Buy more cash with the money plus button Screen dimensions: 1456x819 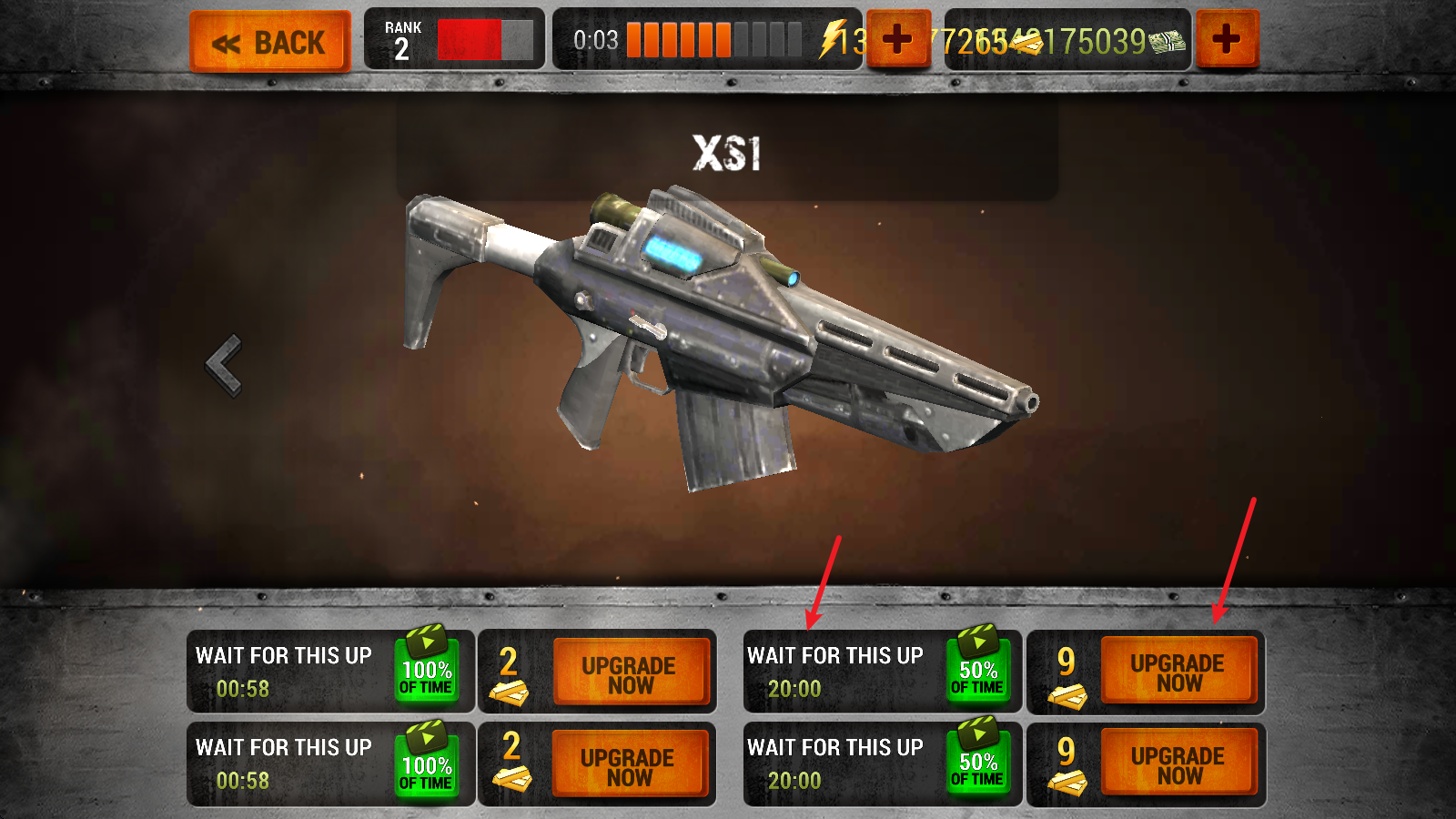click(x=1226, y=39)
